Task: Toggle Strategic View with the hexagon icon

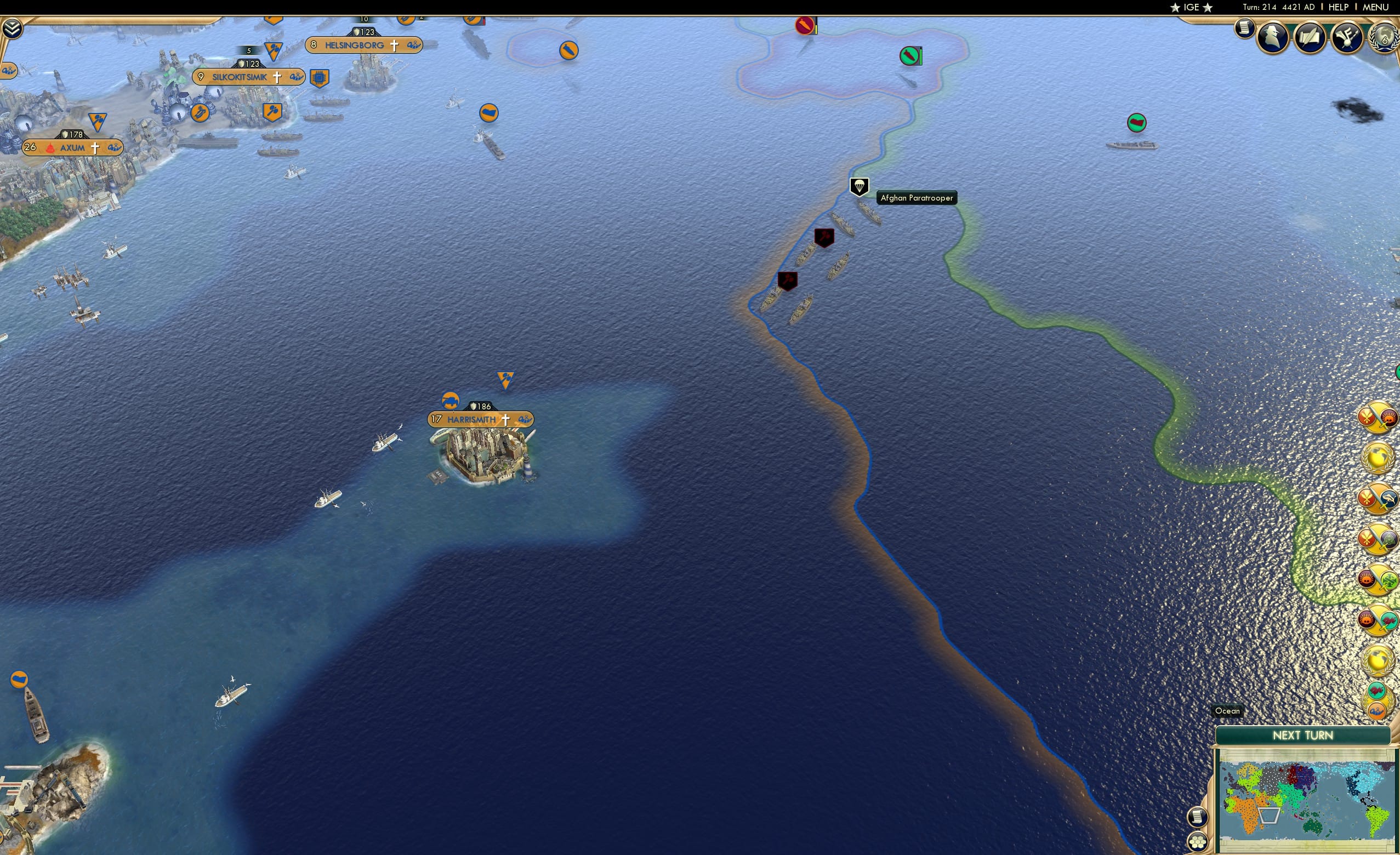Action: (1197, 843)
